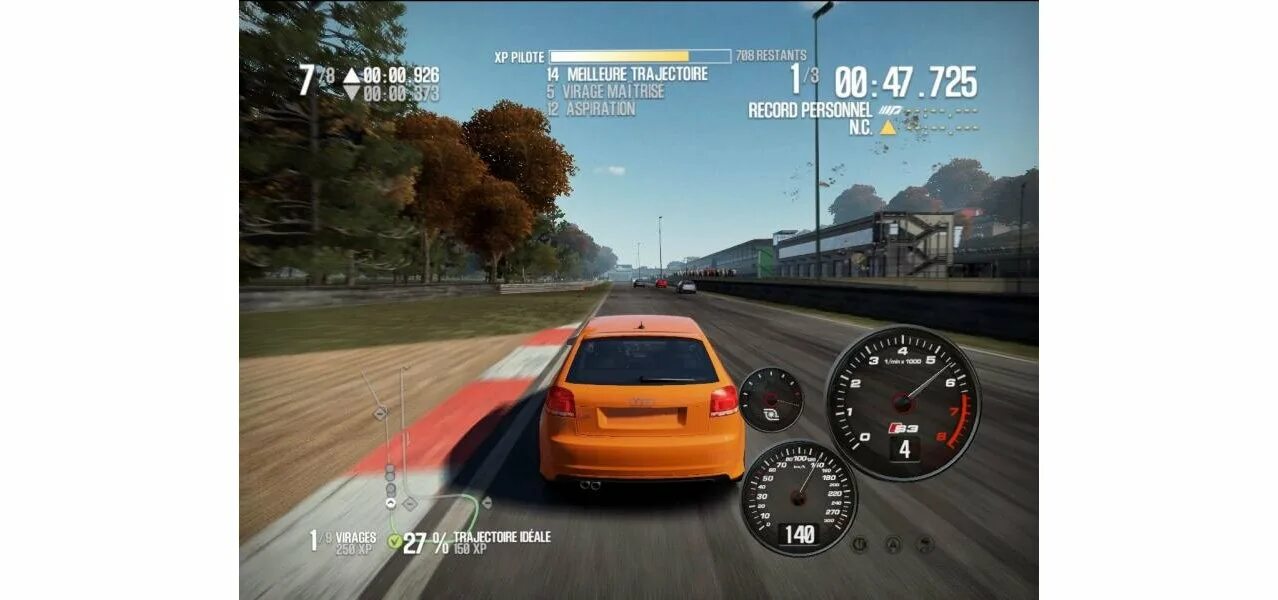Click the Meilleure Trajectoire XP entry
This screenshot has height=600, width=1278.
pyautogui.click(x=627, y=74)
